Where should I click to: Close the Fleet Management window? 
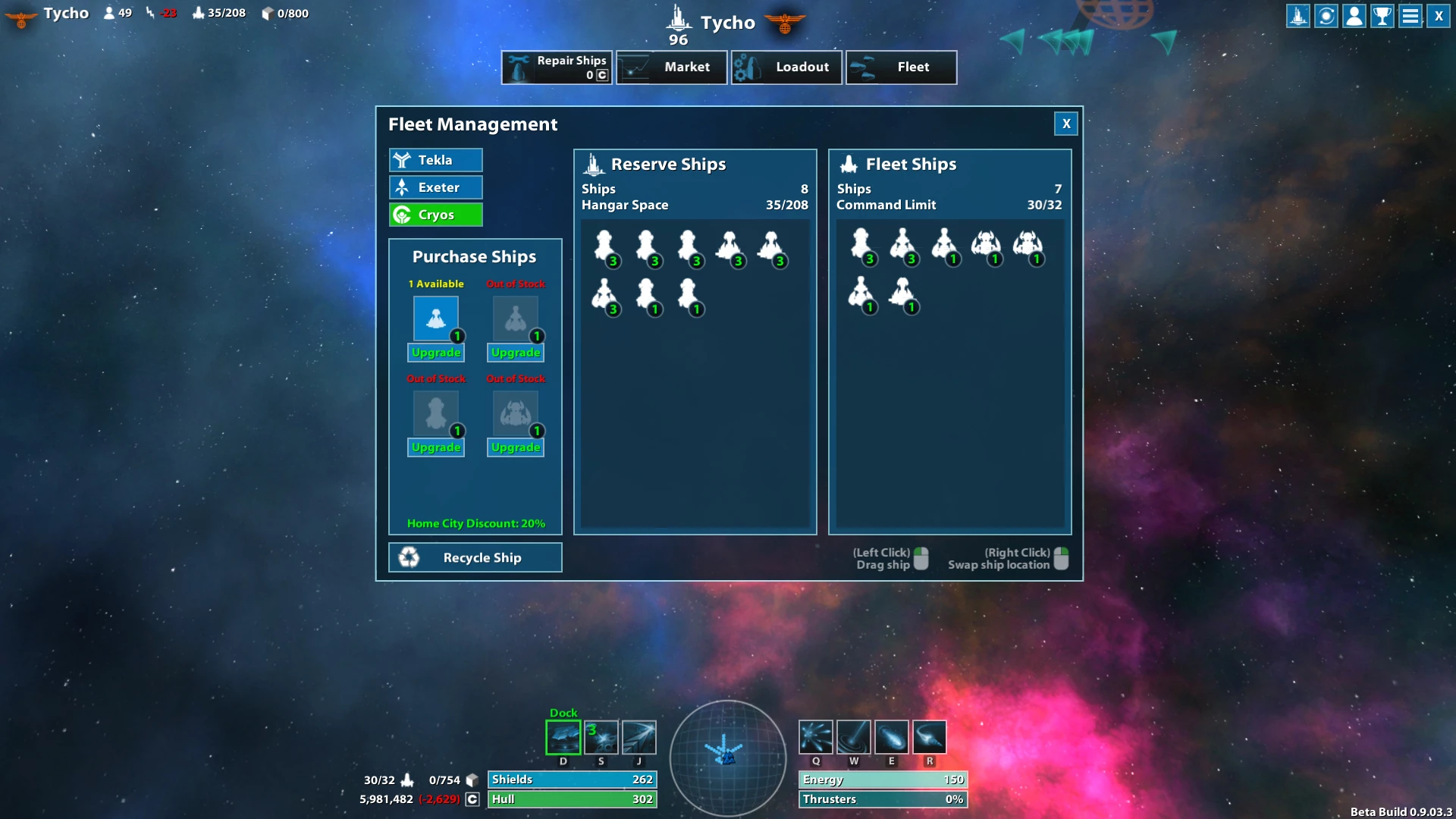tap(1065, 124)
